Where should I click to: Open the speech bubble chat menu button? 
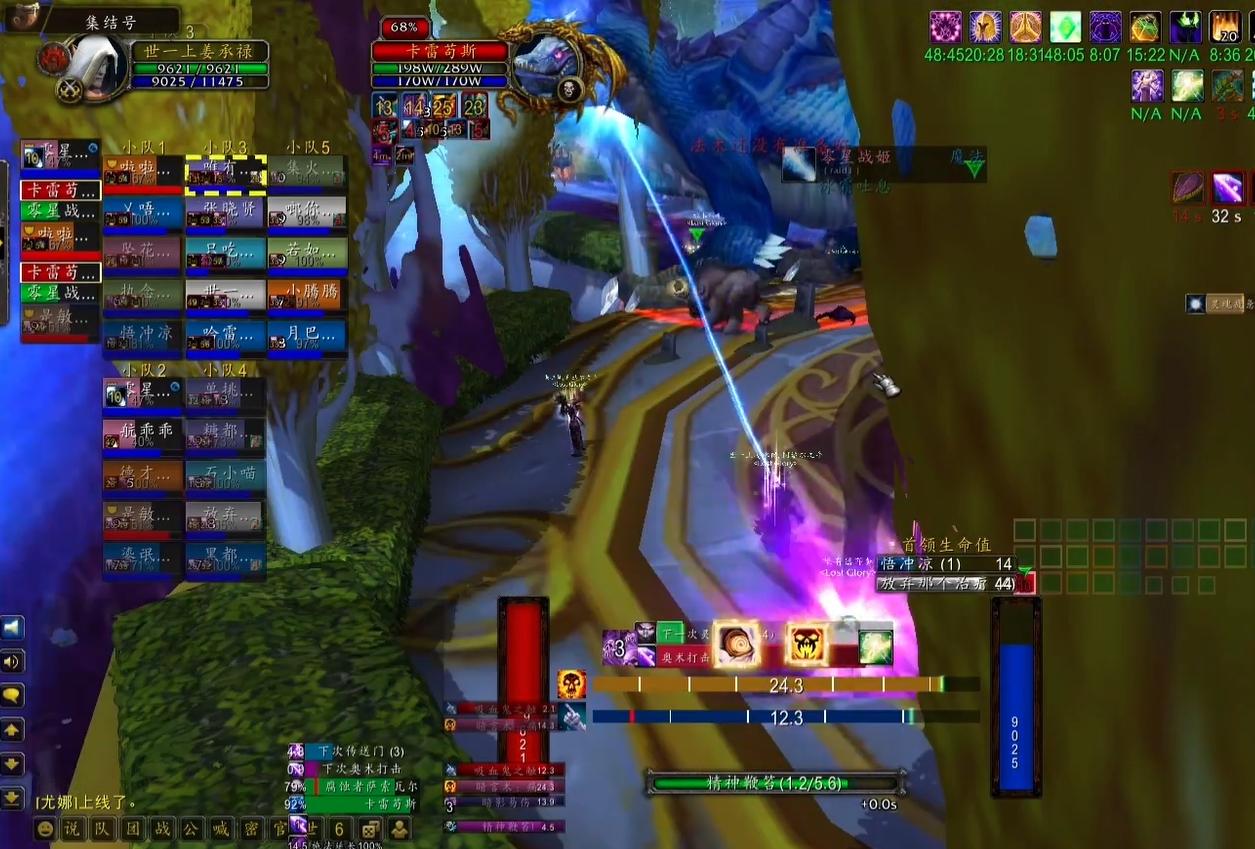(13, 695)
